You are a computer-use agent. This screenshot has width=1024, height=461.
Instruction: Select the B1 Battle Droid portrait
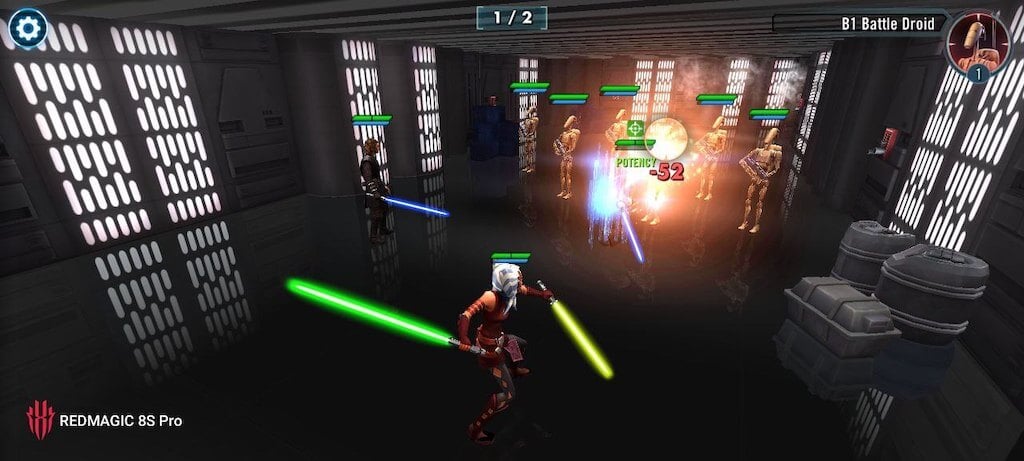click(x=977, y=43)
